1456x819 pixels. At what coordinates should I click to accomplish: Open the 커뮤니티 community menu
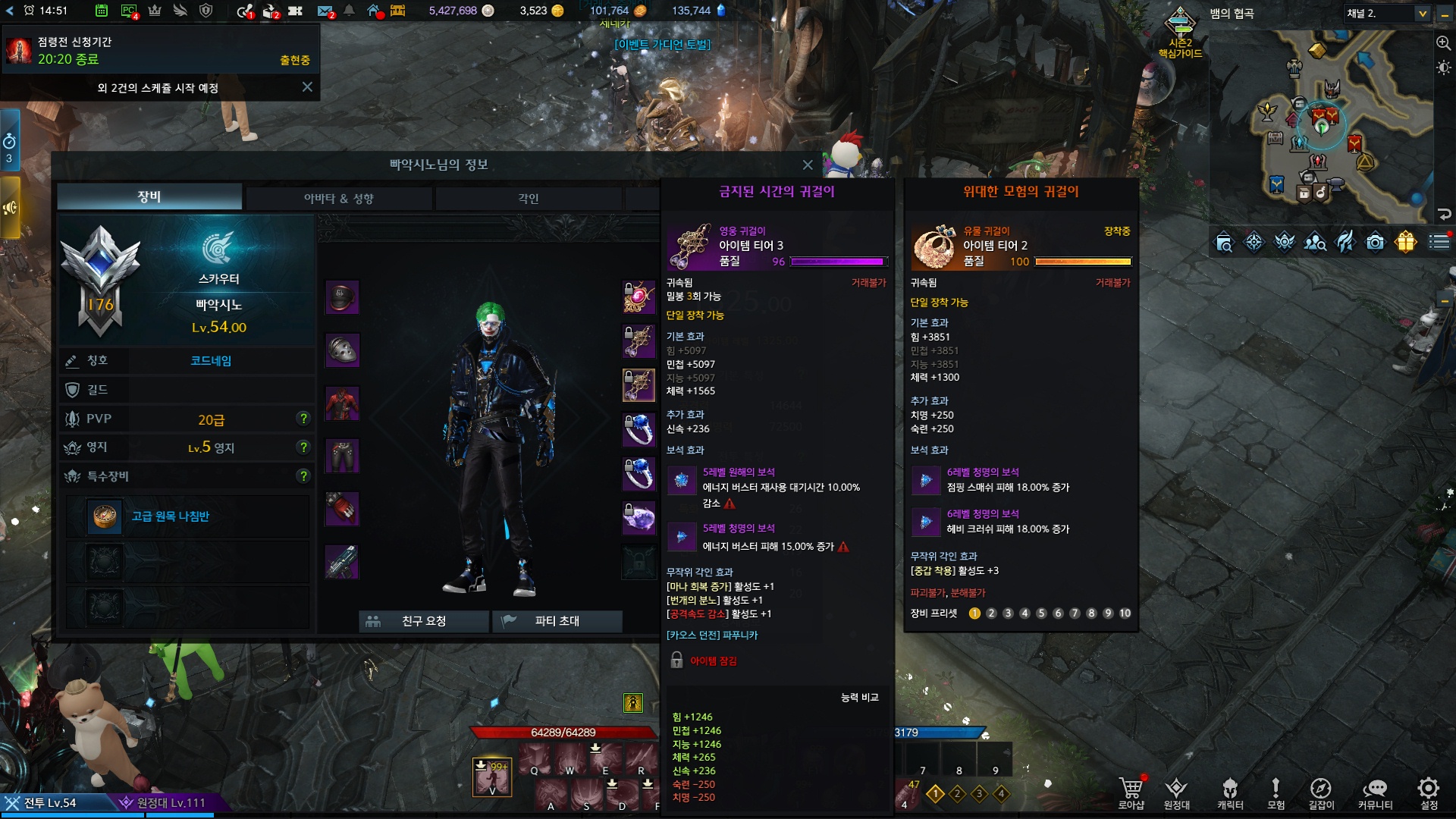[1374, 792]
